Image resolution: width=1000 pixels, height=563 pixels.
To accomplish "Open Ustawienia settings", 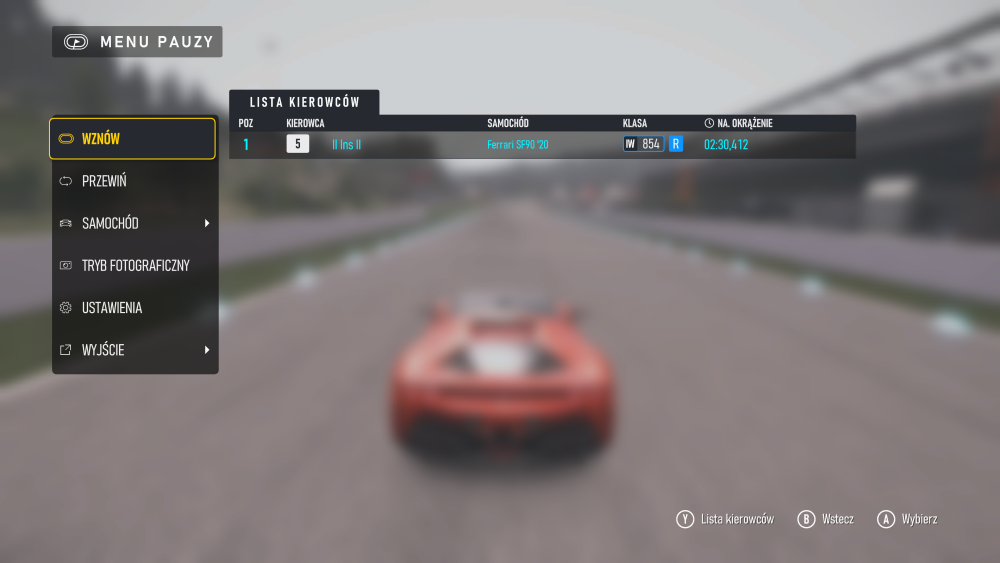I will coord(132,308).
